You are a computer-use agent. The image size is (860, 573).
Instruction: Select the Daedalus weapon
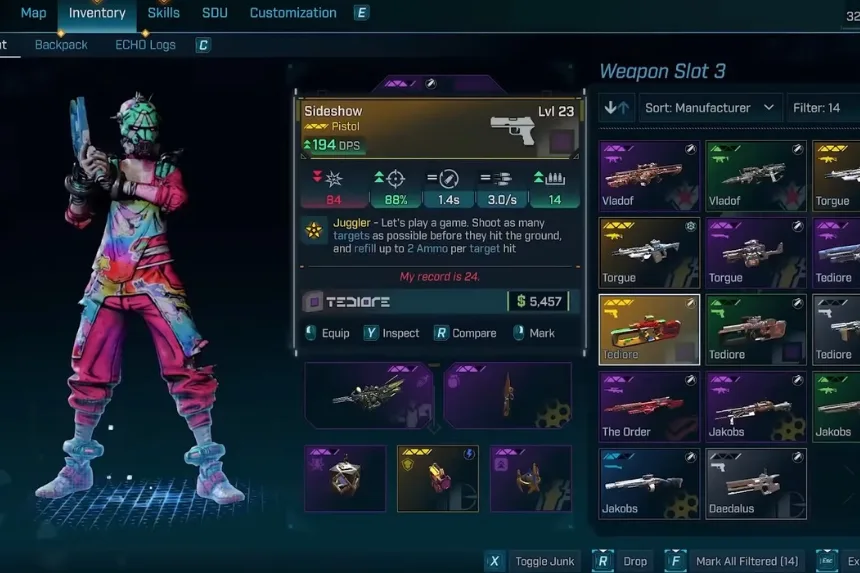[x=755, y=483]
